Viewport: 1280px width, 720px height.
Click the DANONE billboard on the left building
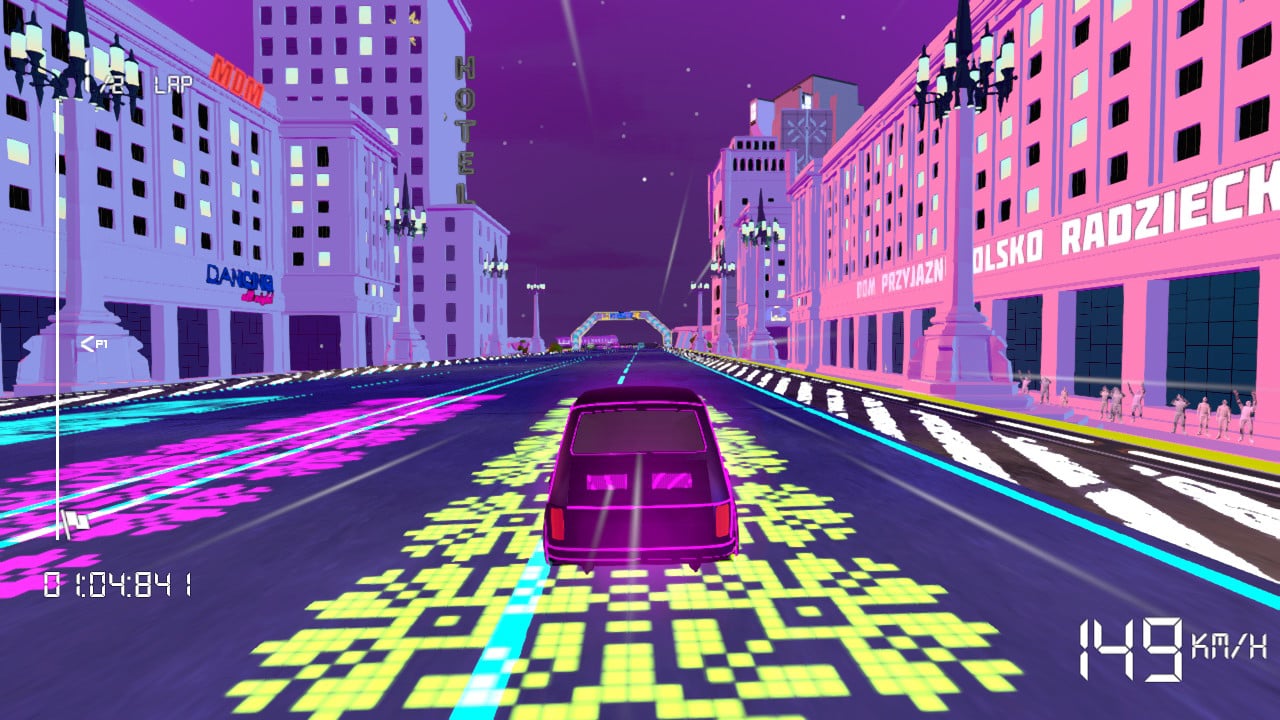point(240,278)
